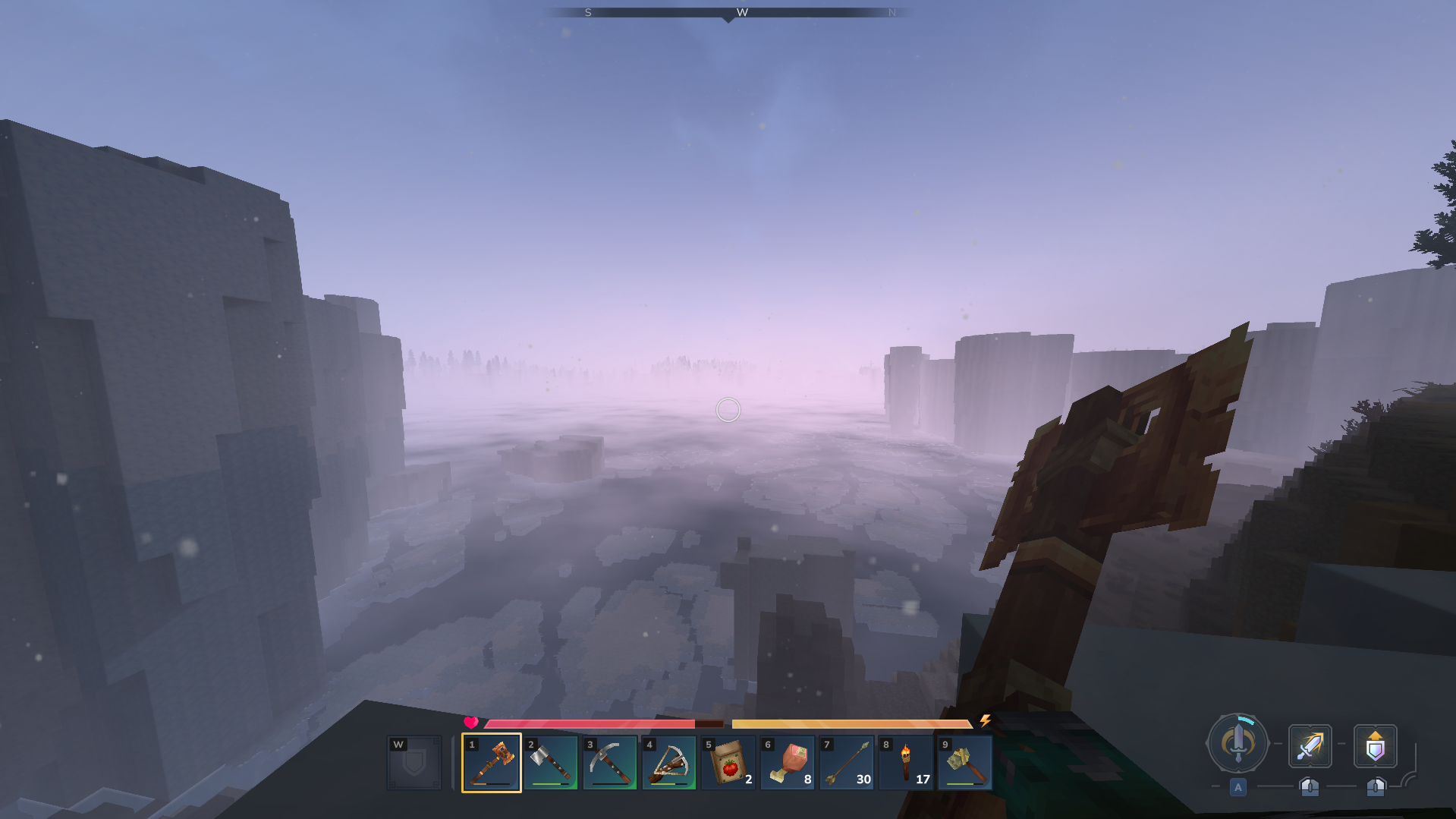This screenshot has height=819, width=1456.
Task: Equip the pickaxe in hotbar slot 3
Action: click(x=610, y=762)
